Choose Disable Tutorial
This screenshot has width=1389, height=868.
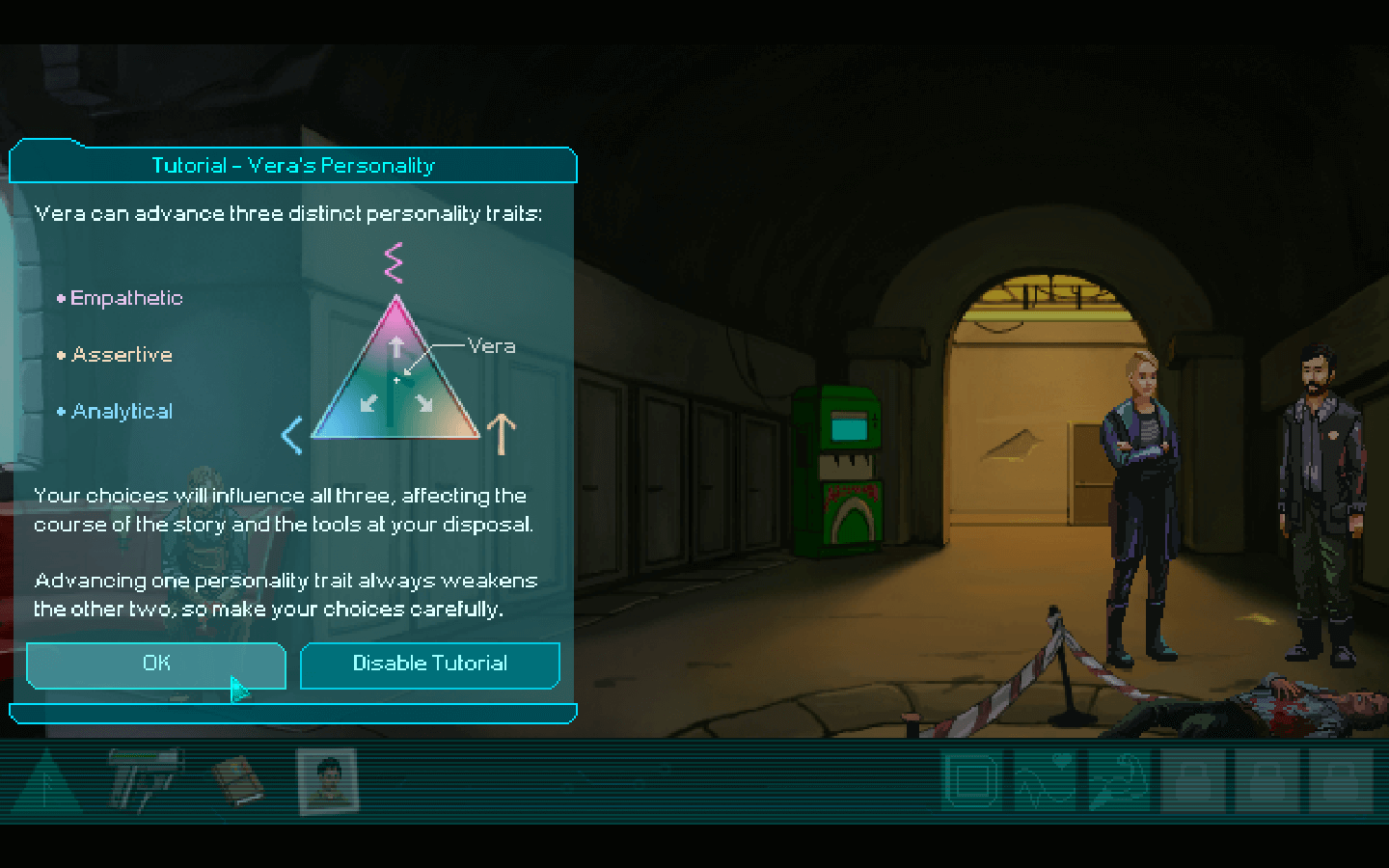coord(430,665)
